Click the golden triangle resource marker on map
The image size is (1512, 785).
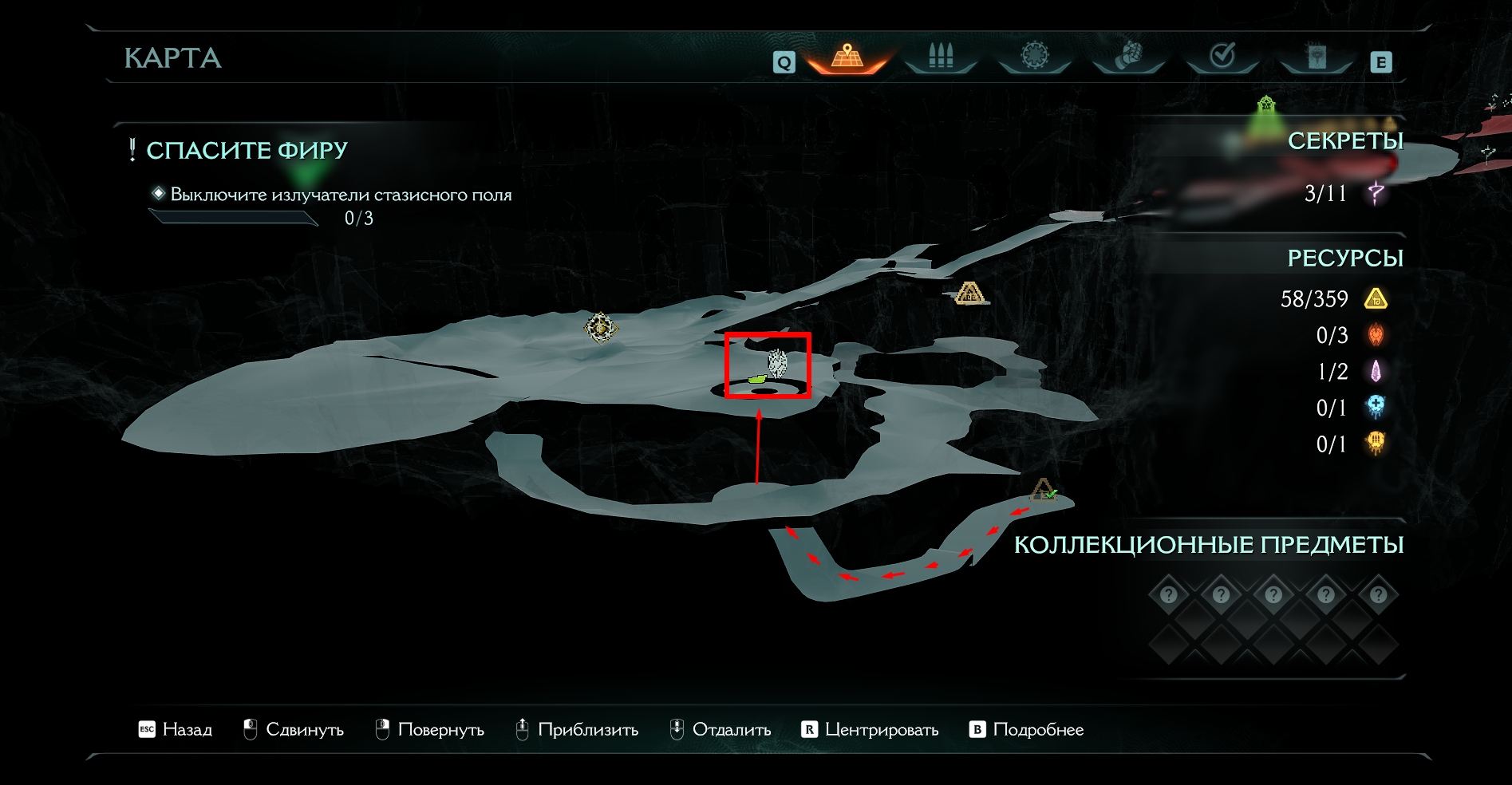pyautogui.click(x=969, y=294)
